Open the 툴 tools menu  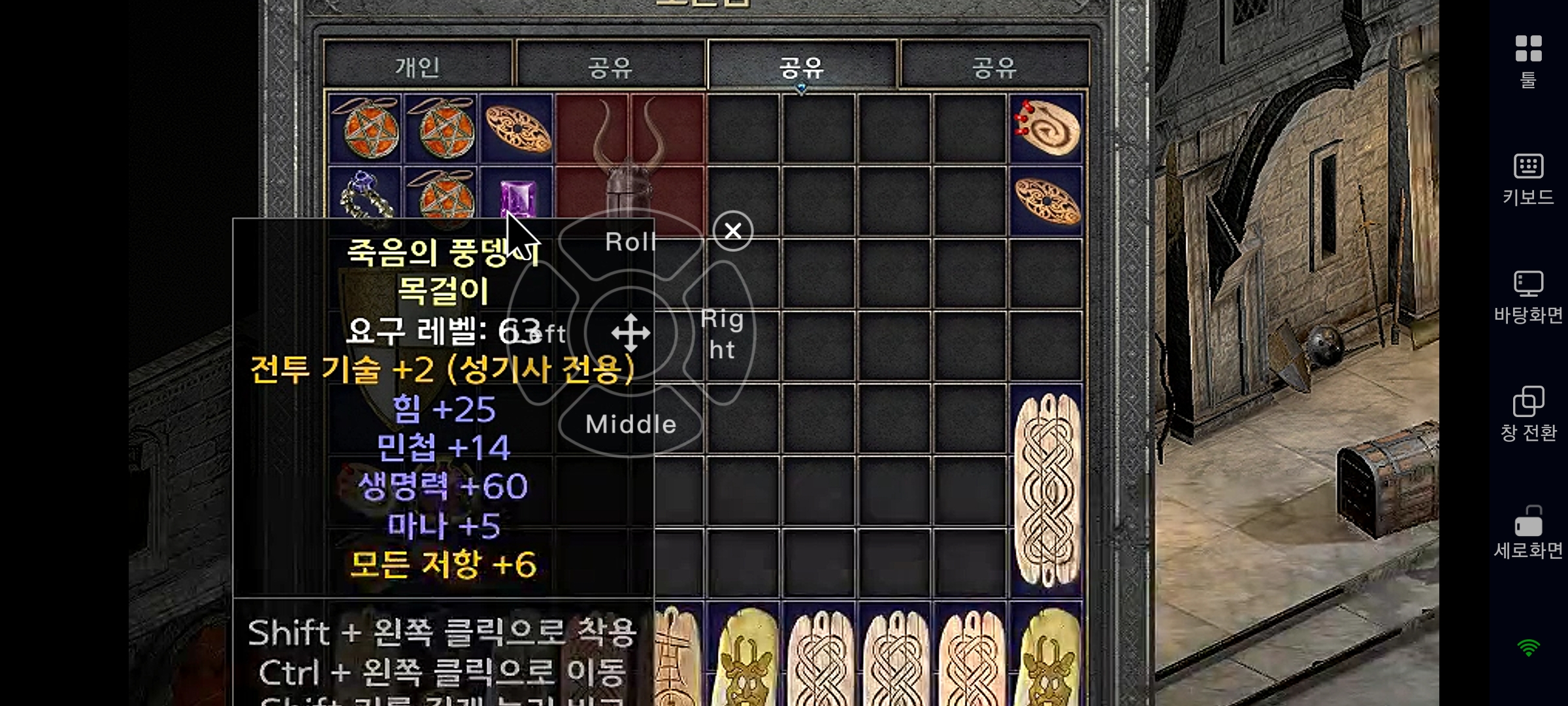pyautogui.click(x=1528, y=61)
